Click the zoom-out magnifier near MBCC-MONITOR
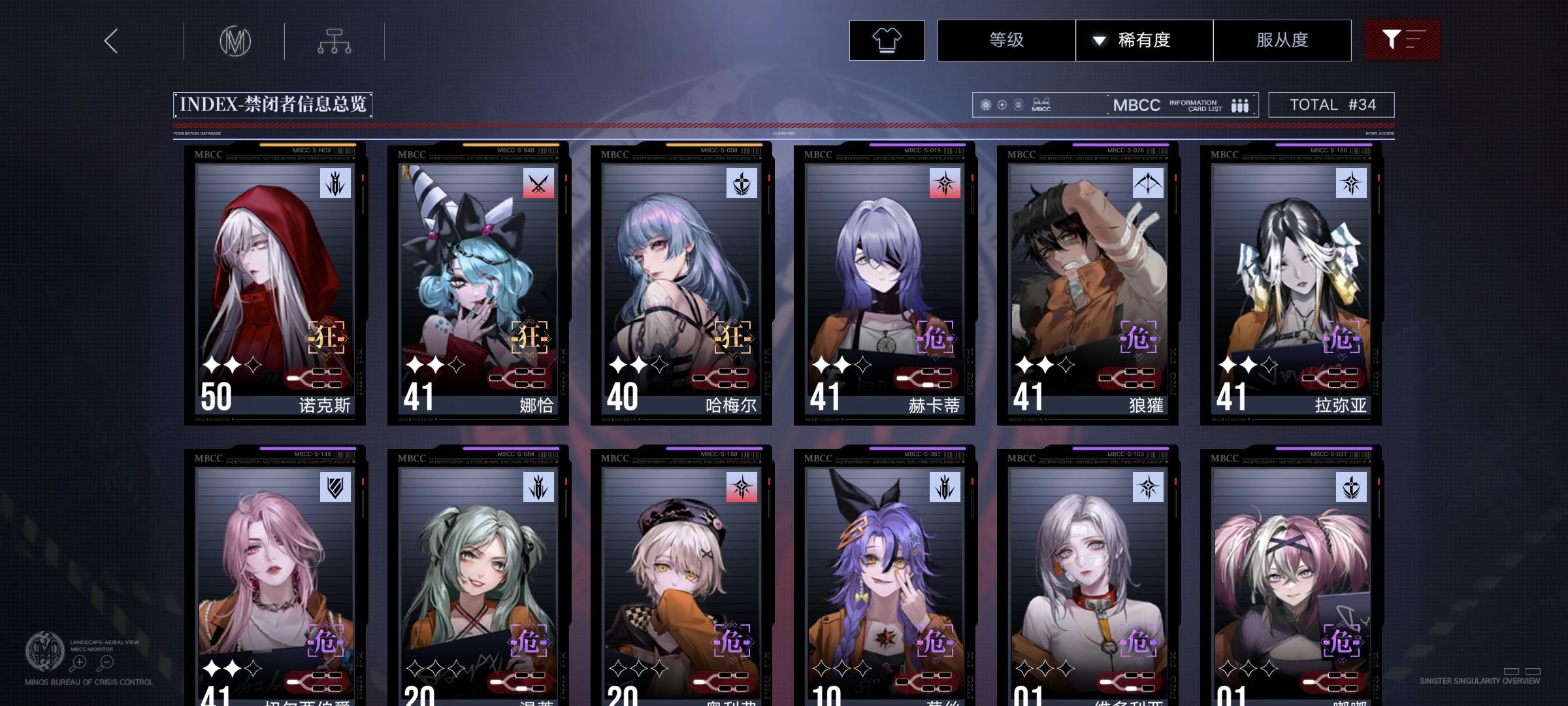This screenshot has width=1568, height=706. 105,662
